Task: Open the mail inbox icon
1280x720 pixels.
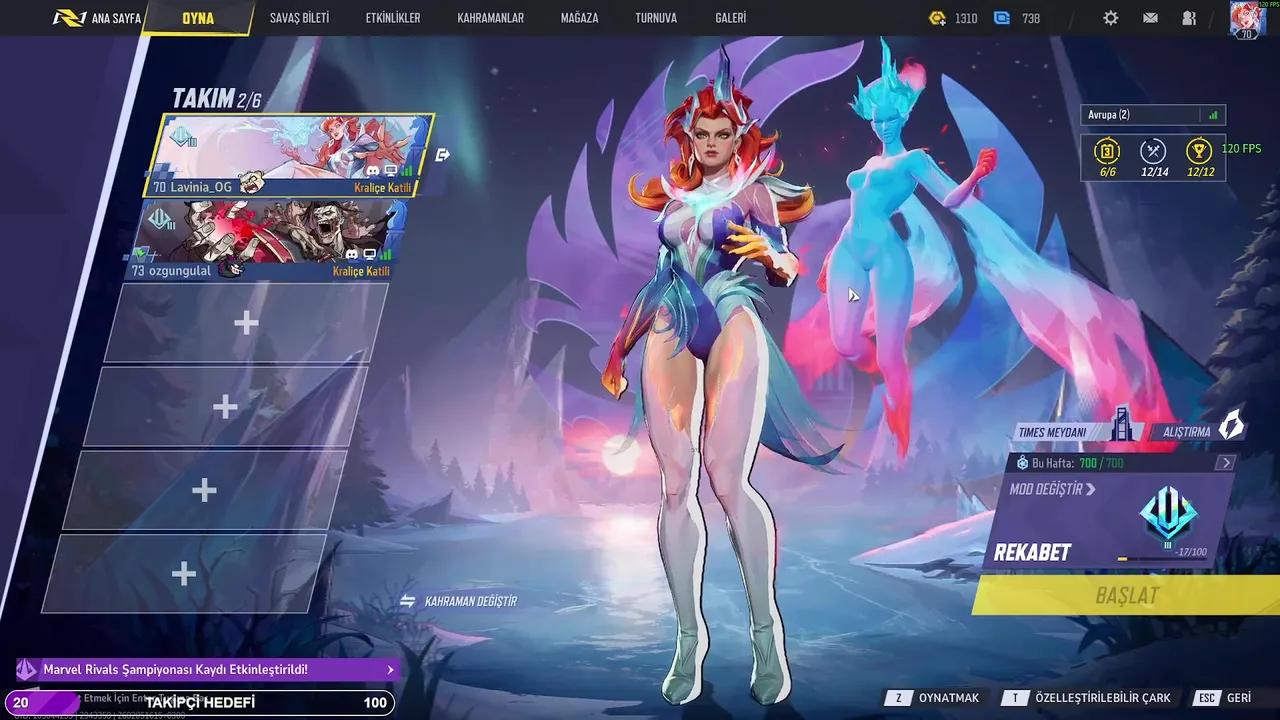Action: pos(1150,17)
